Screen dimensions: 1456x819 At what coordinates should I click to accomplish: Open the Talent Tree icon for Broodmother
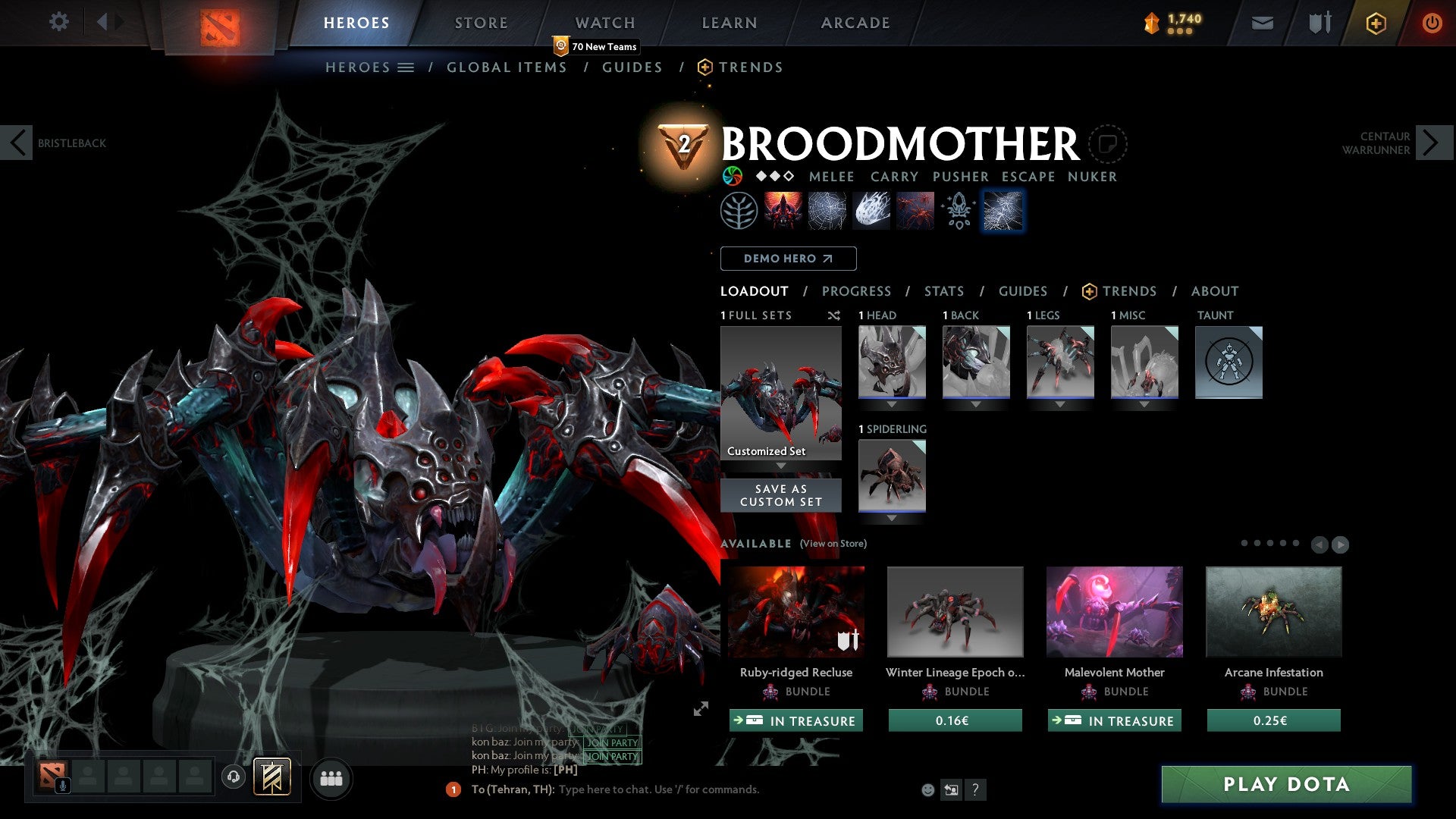point(737,210)
